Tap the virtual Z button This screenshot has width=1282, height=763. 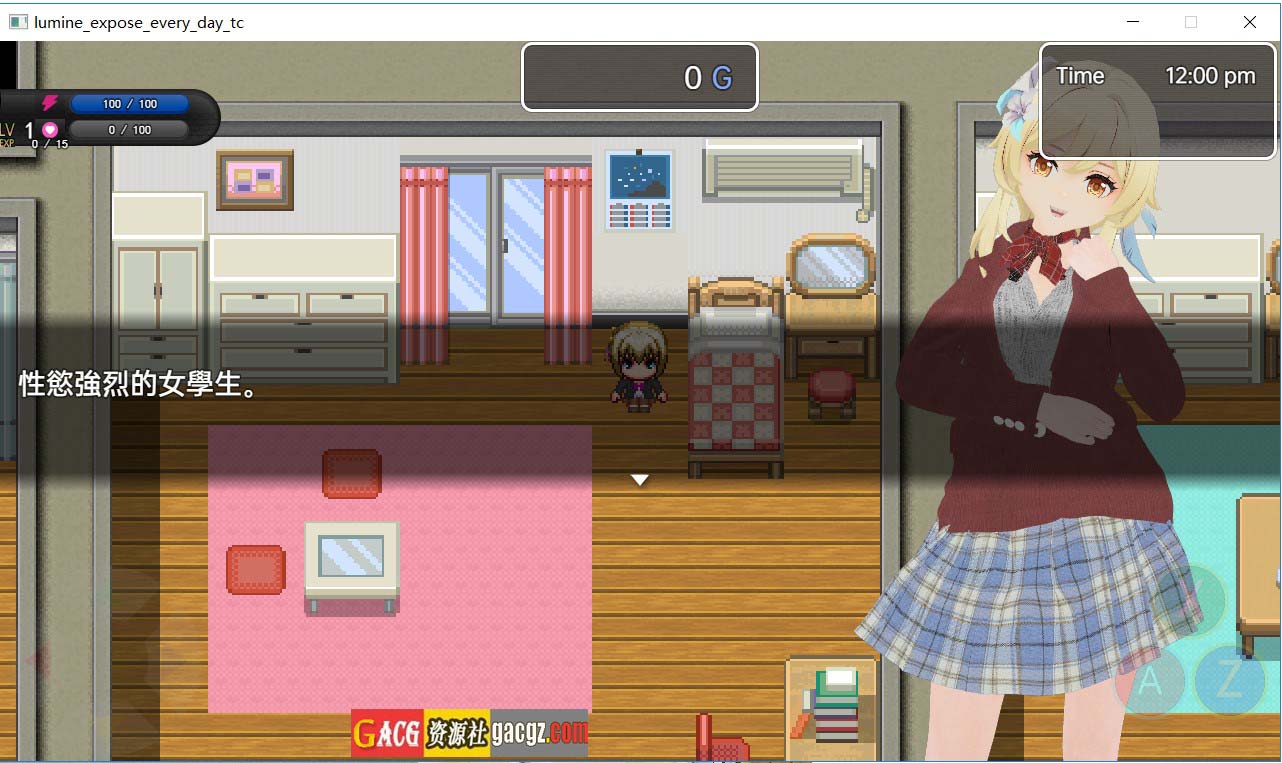click(x=1229, y=680)
